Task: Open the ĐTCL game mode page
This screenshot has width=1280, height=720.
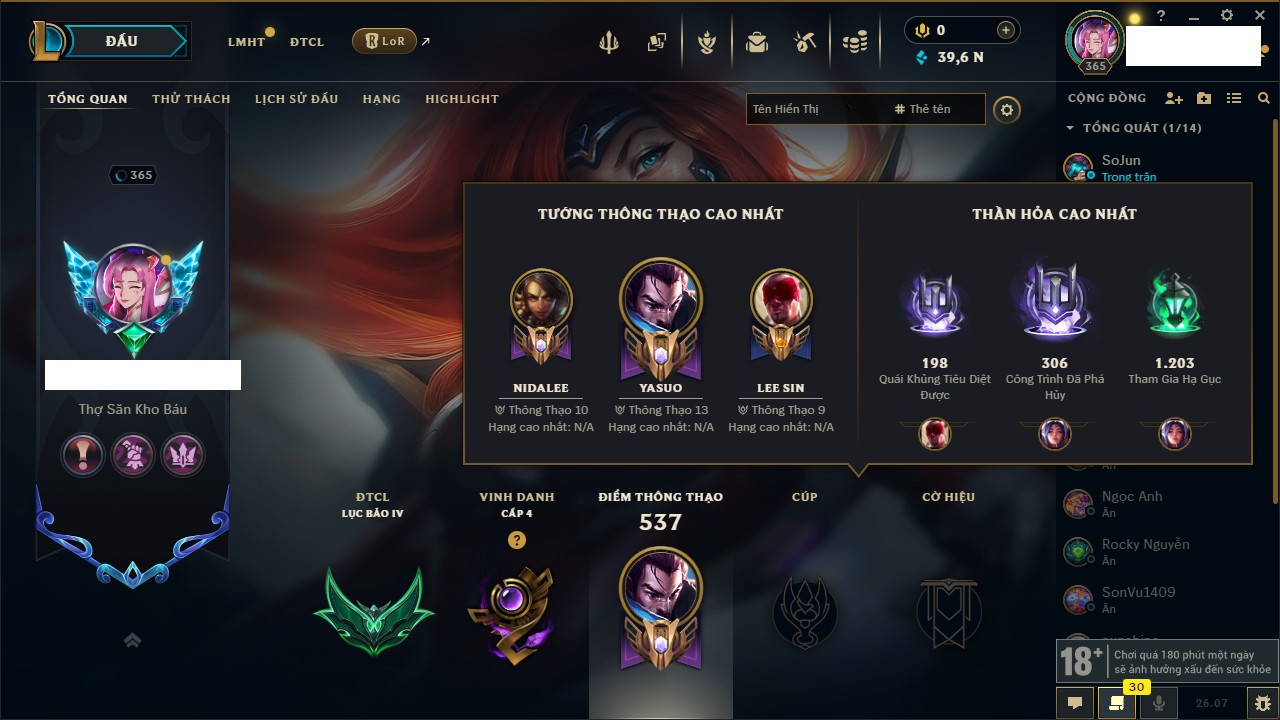Action: pos(307,42)
